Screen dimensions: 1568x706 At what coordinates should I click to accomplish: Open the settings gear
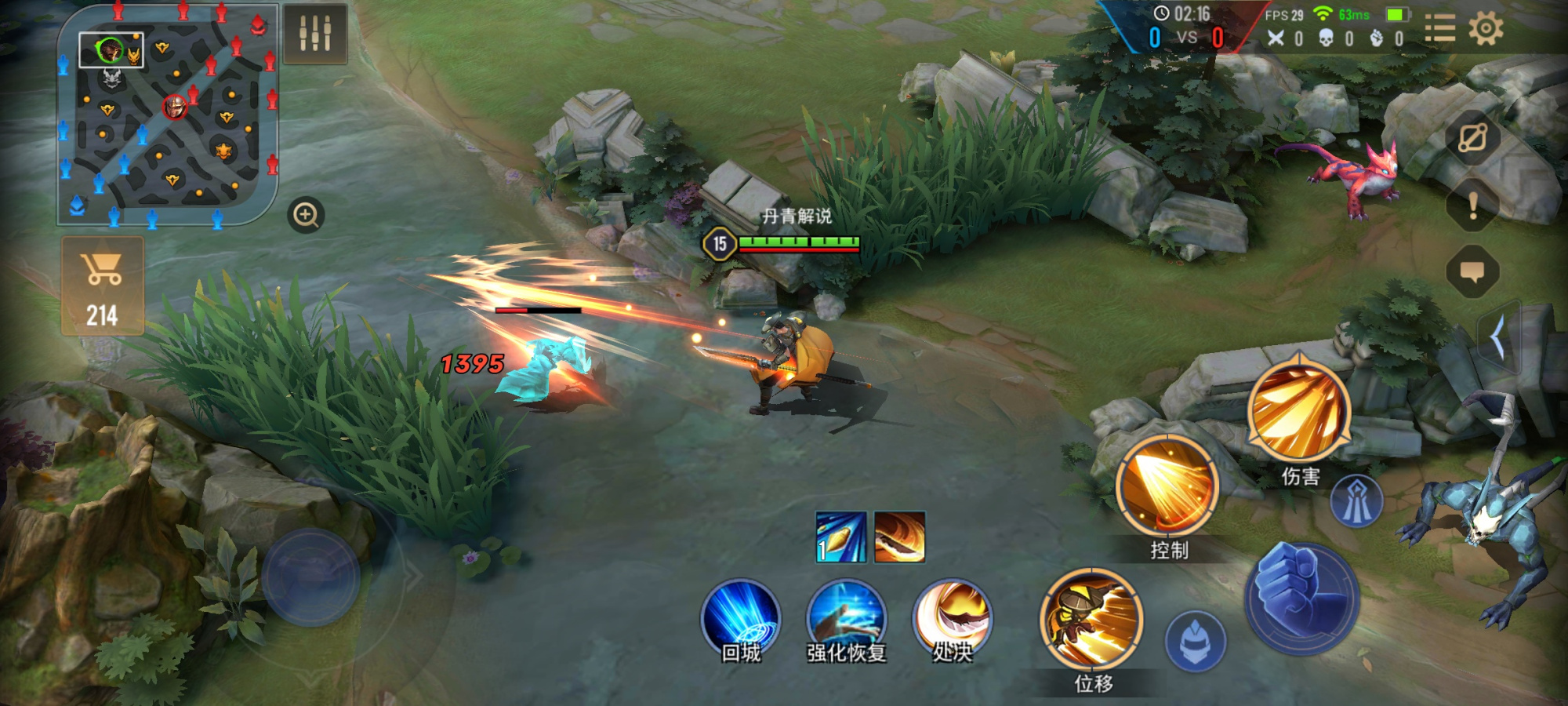1486,30
